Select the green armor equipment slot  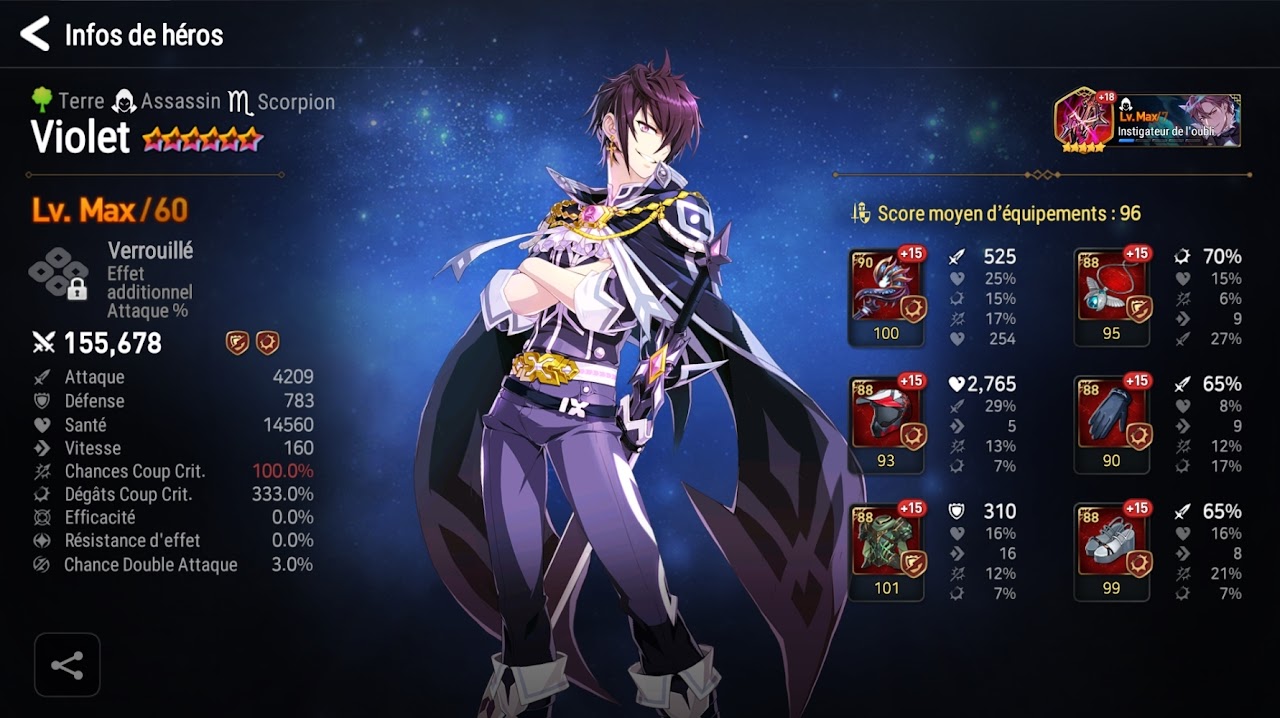(x=886, y=551)
